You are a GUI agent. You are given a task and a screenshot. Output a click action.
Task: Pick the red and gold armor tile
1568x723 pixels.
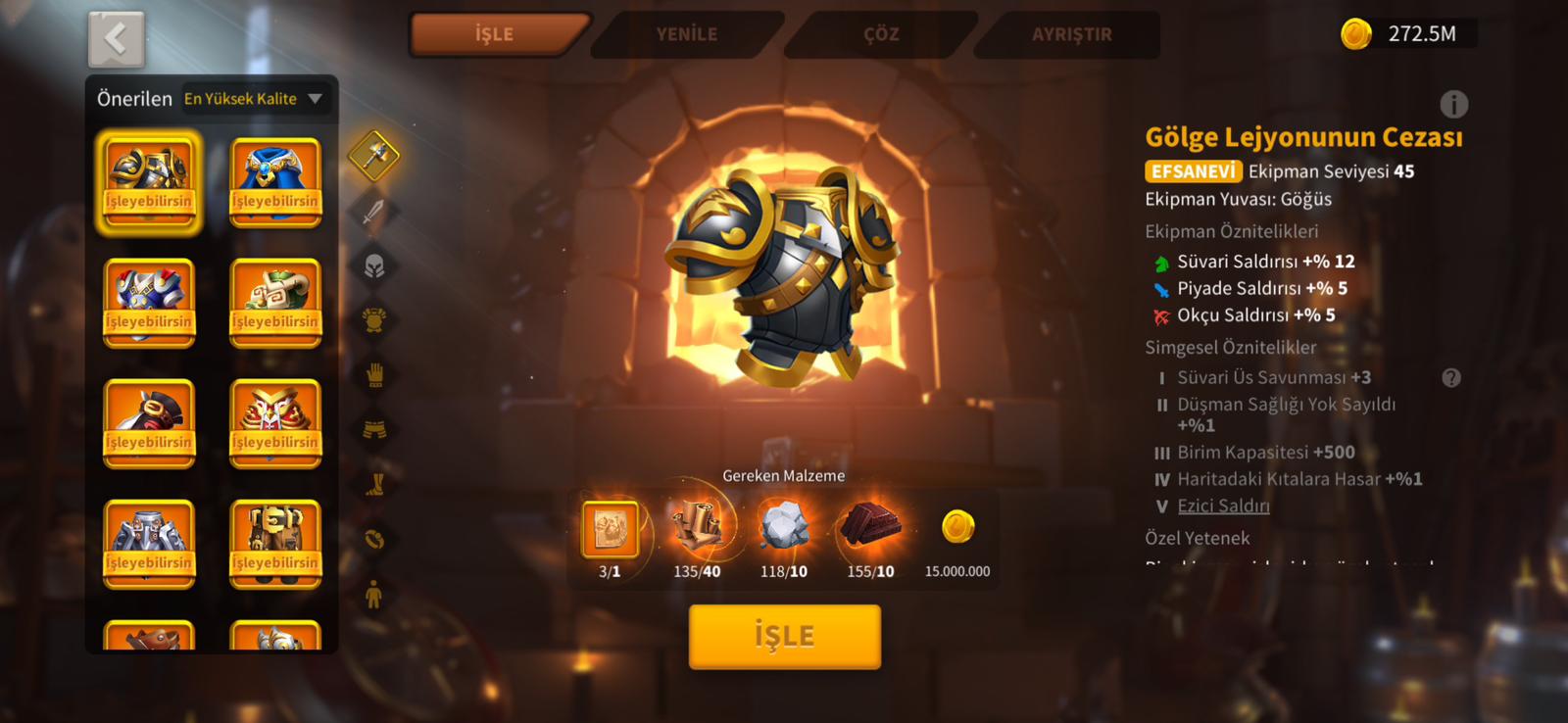[x=275, y=423]
